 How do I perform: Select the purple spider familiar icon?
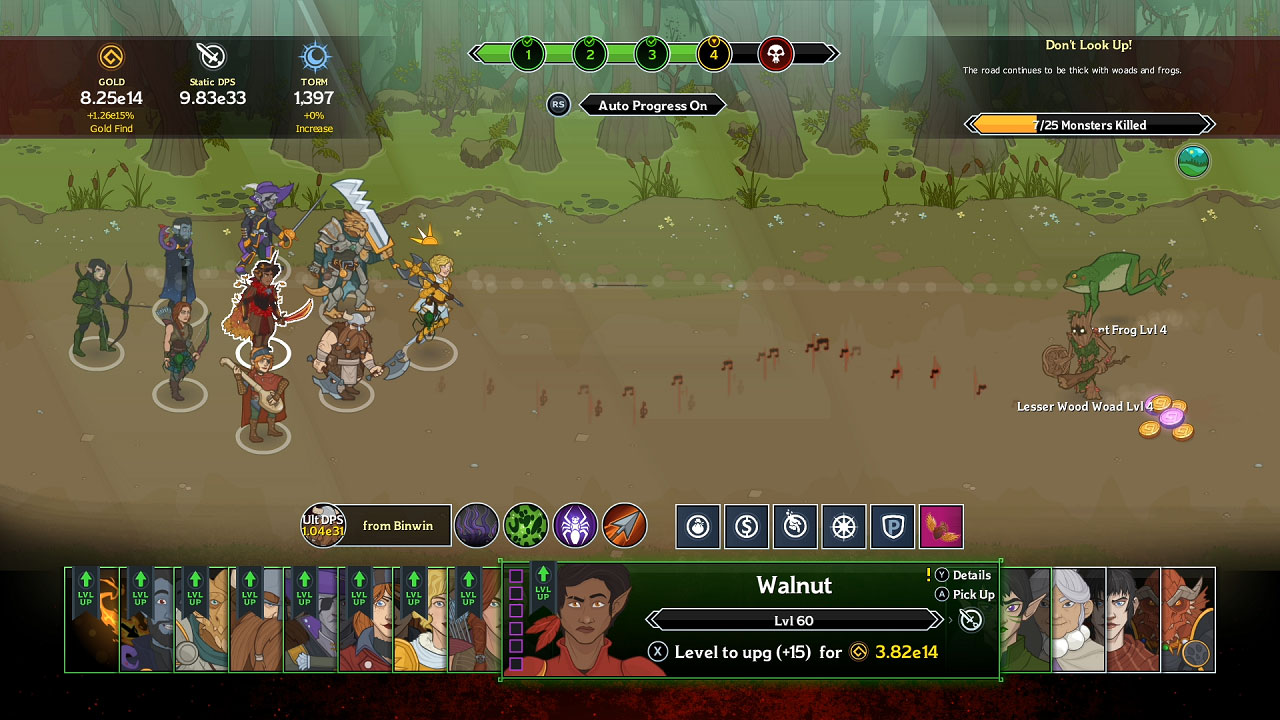[573, 527]
